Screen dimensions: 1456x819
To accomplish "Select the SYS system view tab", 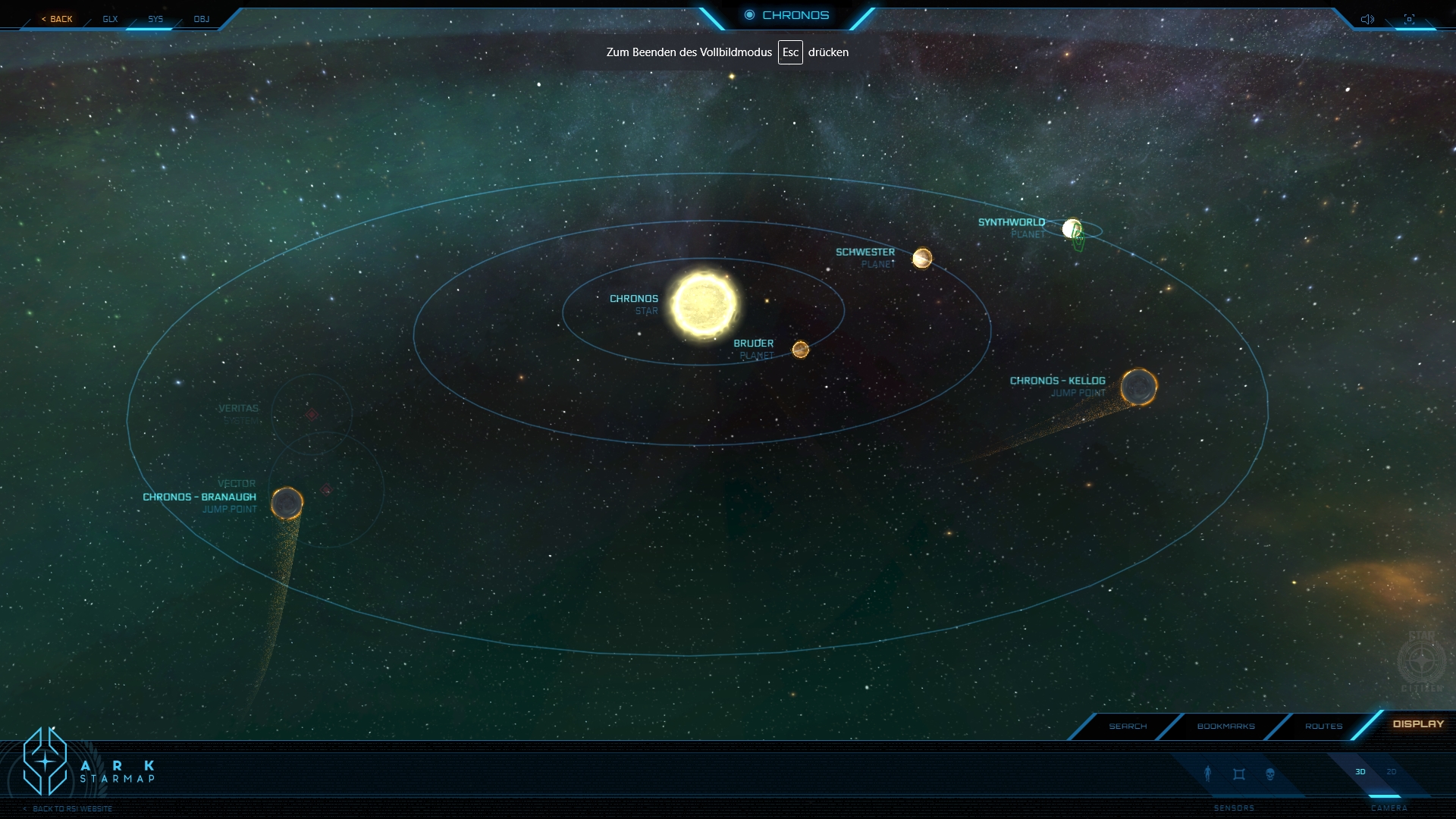I will click(x=155, y=19).
